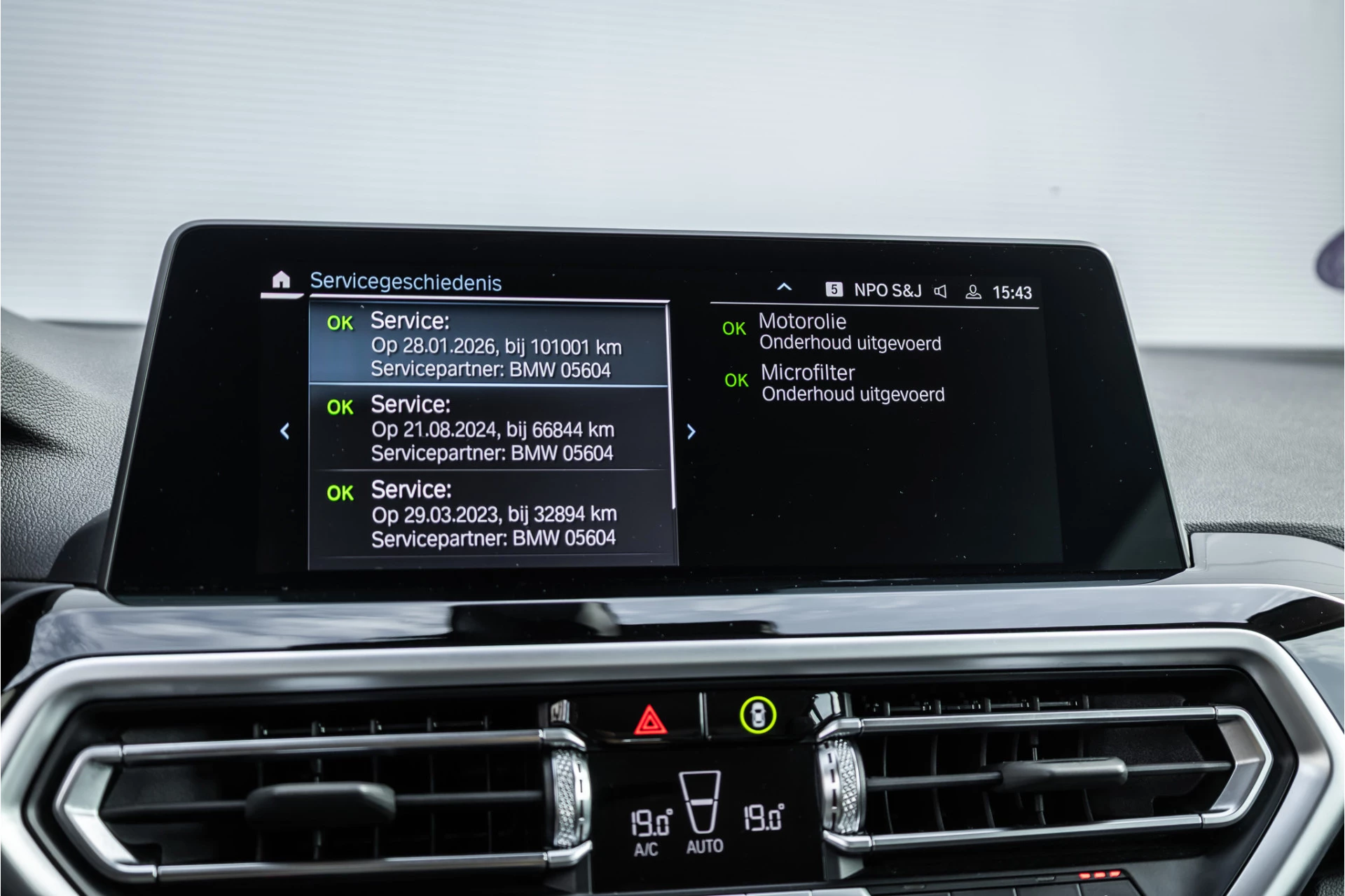The height and width of the screenshot is (896, 1345).
Task: Collapse the status bar with the up chevron
Action: 784,287
